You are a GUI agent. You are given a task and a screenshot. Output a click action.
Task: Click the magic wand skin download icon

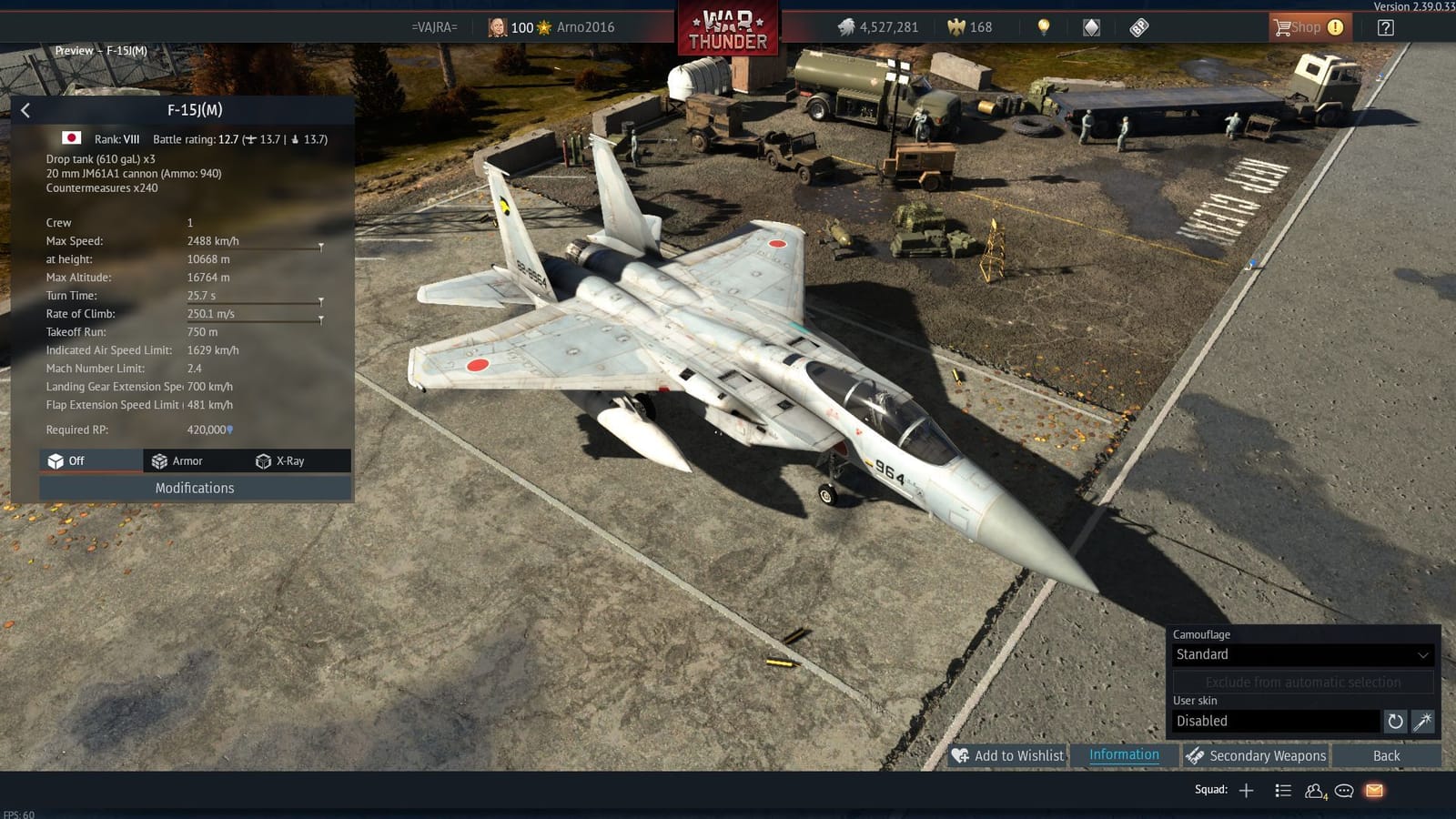[1421, 721]
